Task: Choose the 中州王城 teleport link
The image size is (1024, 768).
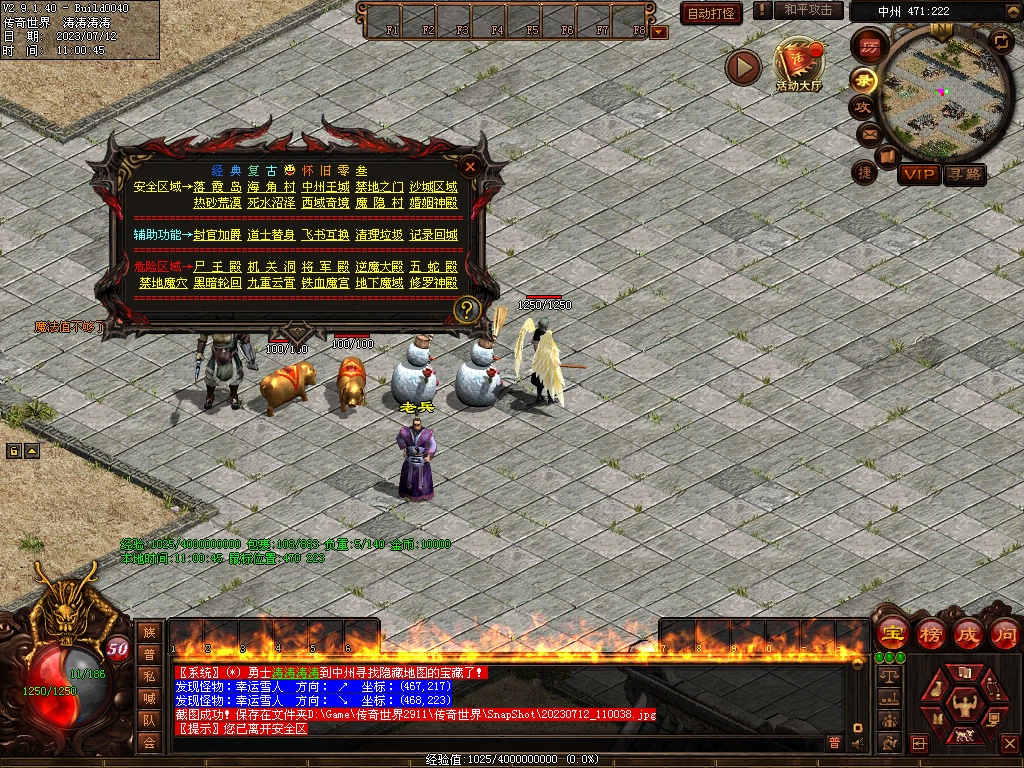Action: (x=325, y=187)
